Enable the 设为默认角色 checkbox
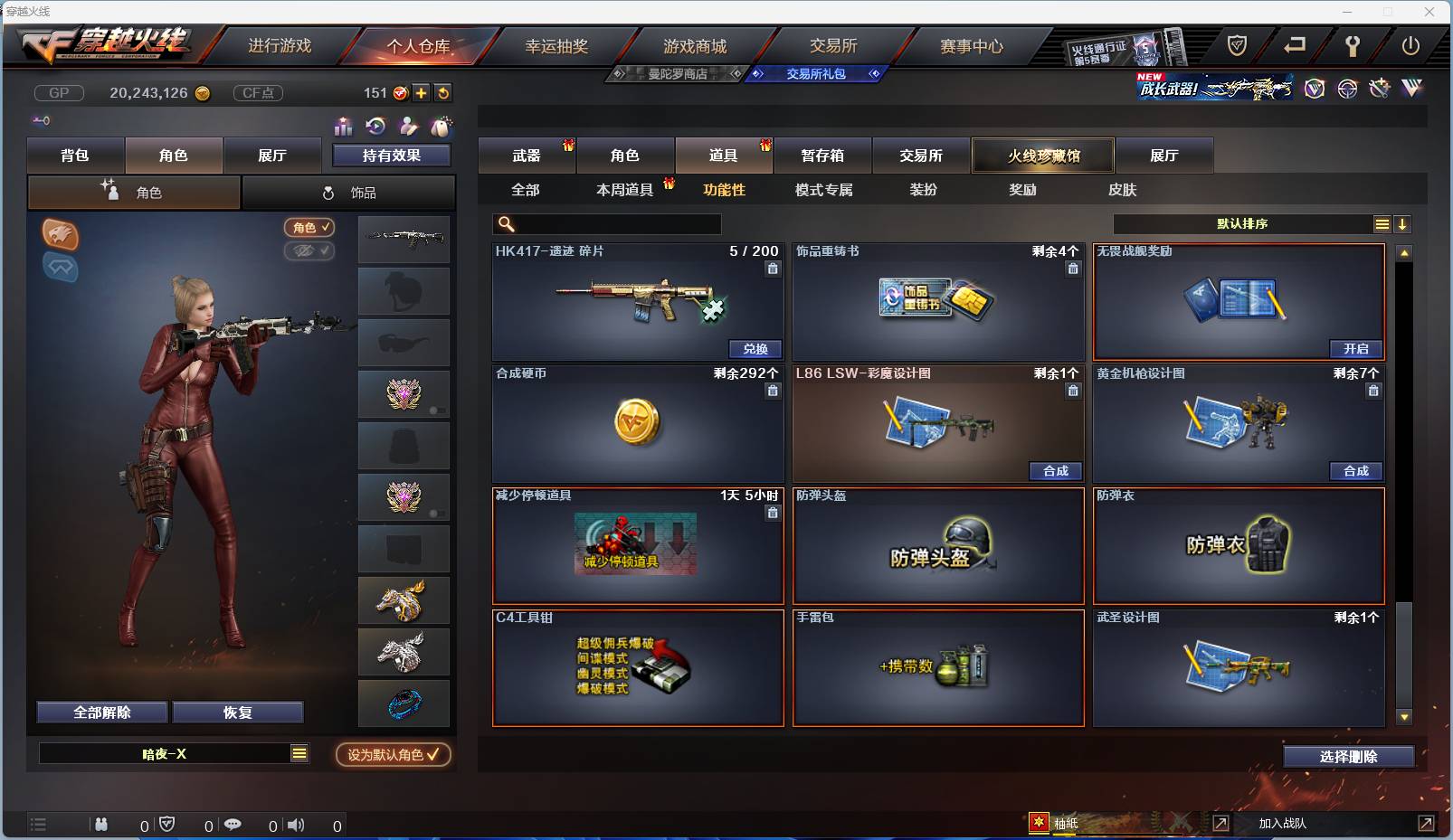Viewport: 1453px width, 840px height. coord(432,756)
